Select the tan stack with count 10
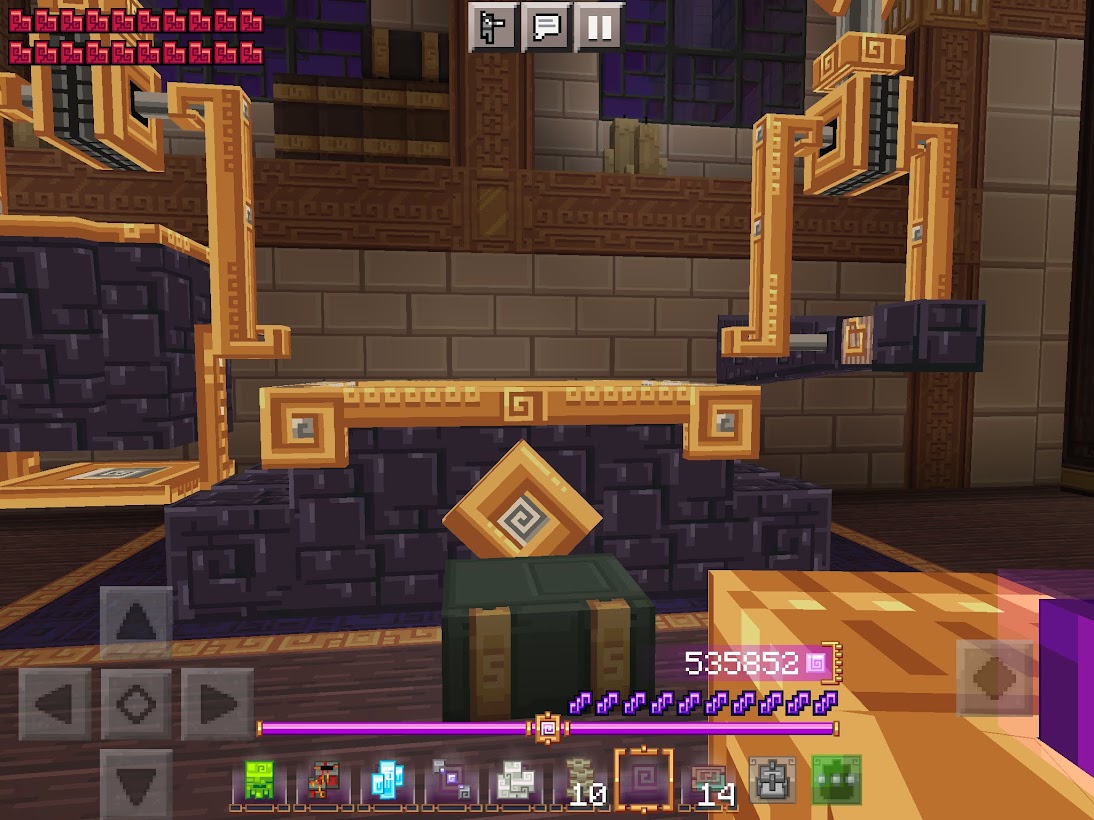Screen dimensions: 1094x820 579,780
